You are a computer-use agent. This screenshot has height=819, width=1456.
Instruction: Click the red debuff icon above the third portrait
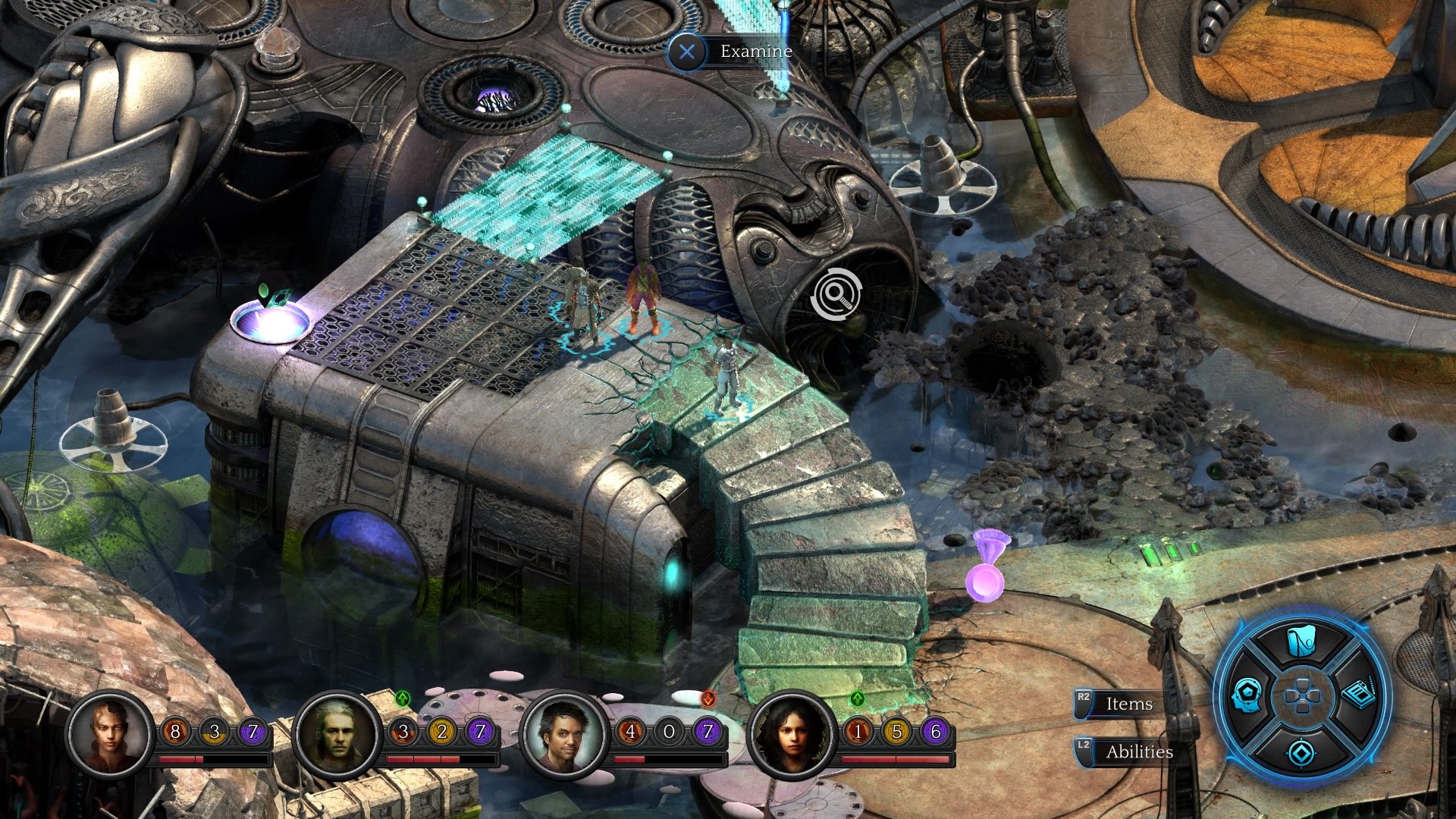click(708, 699)
